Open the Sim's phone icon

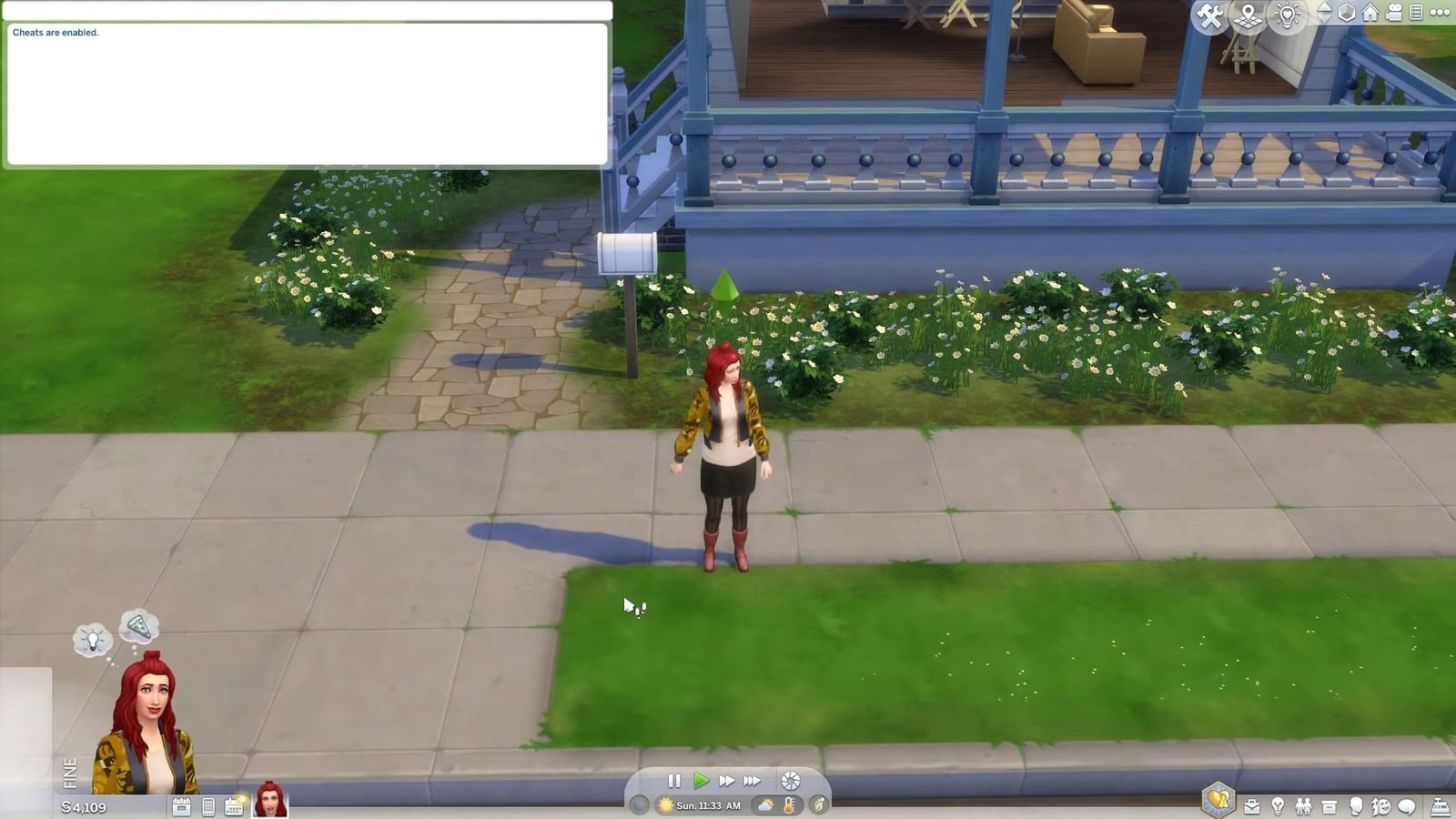pos(208,806)
